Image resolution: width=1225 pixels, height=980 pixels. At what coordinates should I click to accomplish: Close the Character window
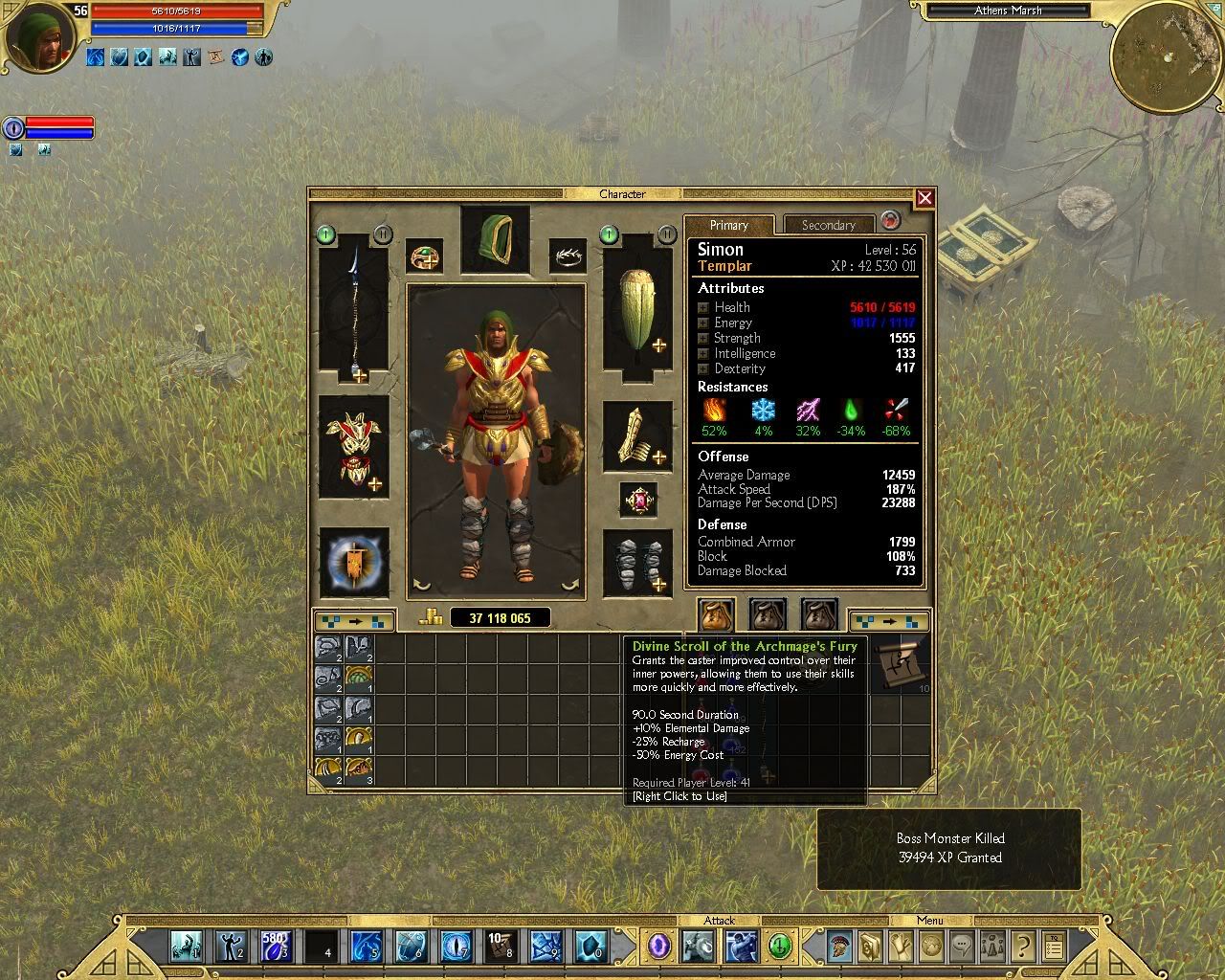(924, 198)
